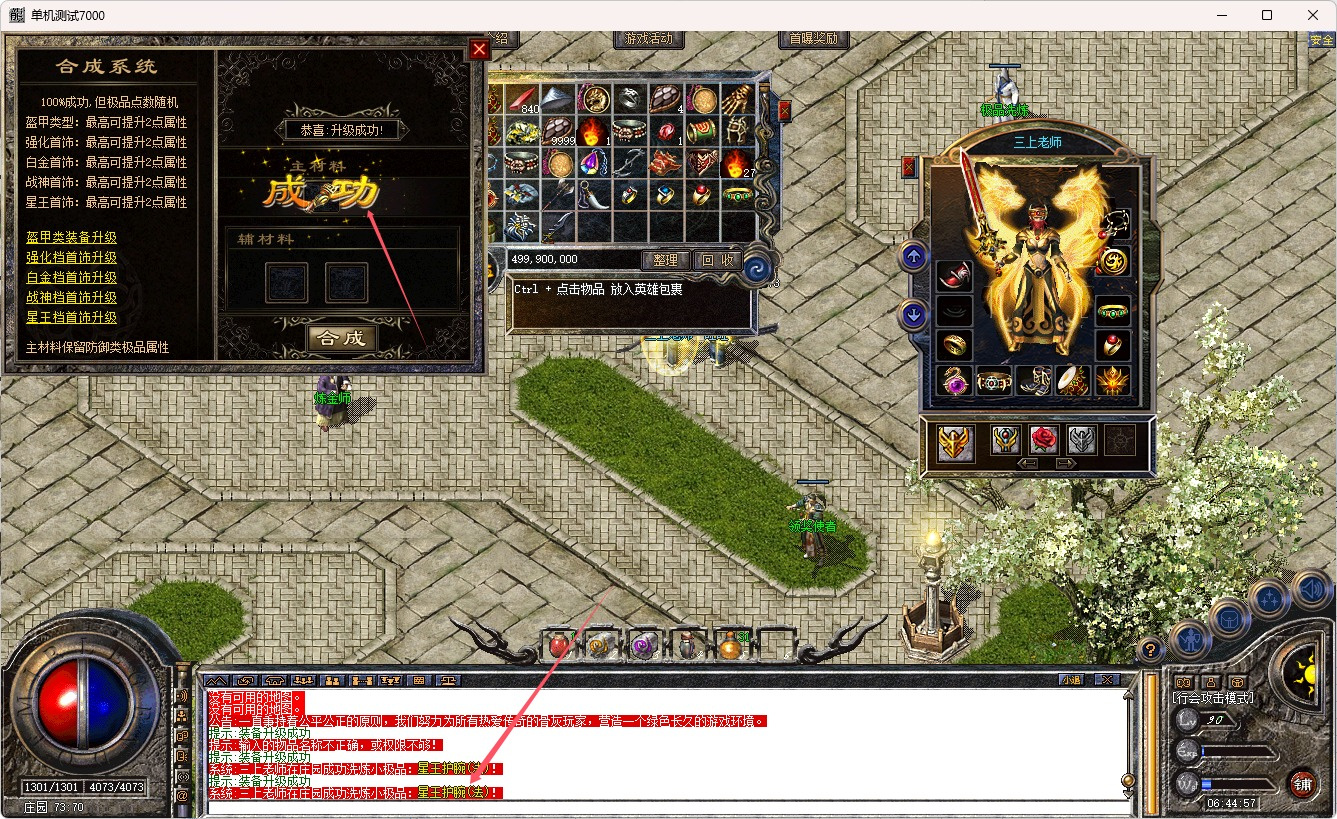The width and height of the screenshot is (1337, 819).
Task: Open the 铺 shop button
Action: 1301,782
